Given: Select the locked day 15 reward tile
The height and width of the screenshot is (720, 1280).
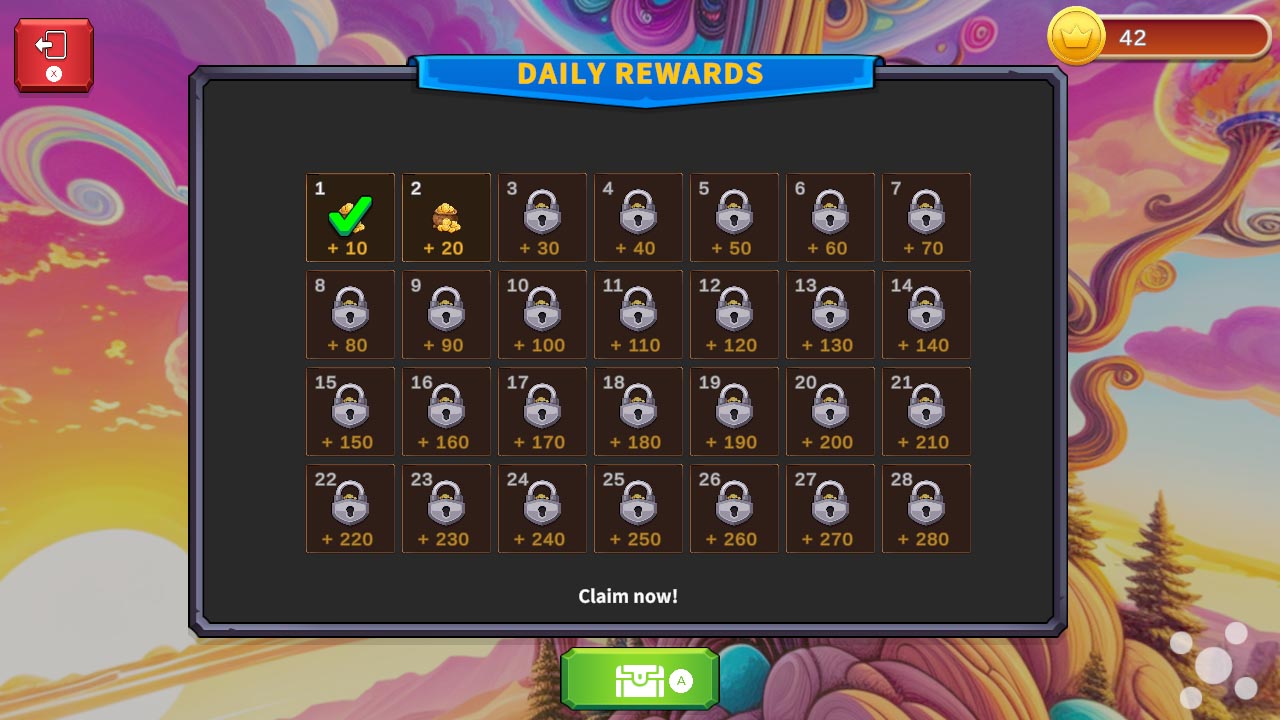Looking at the screenshot, I should click(350, 411).
